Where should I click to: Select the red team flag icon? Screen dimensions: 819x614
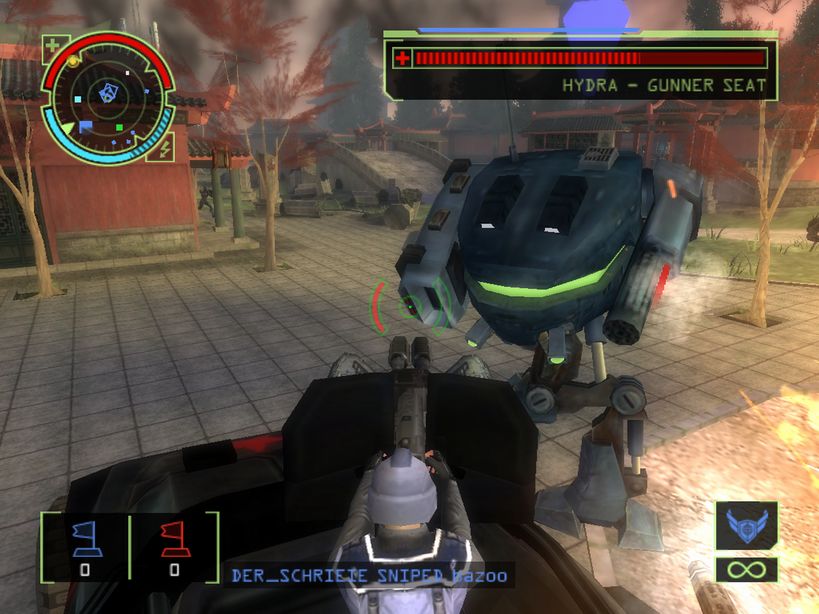tap(174, 539)
